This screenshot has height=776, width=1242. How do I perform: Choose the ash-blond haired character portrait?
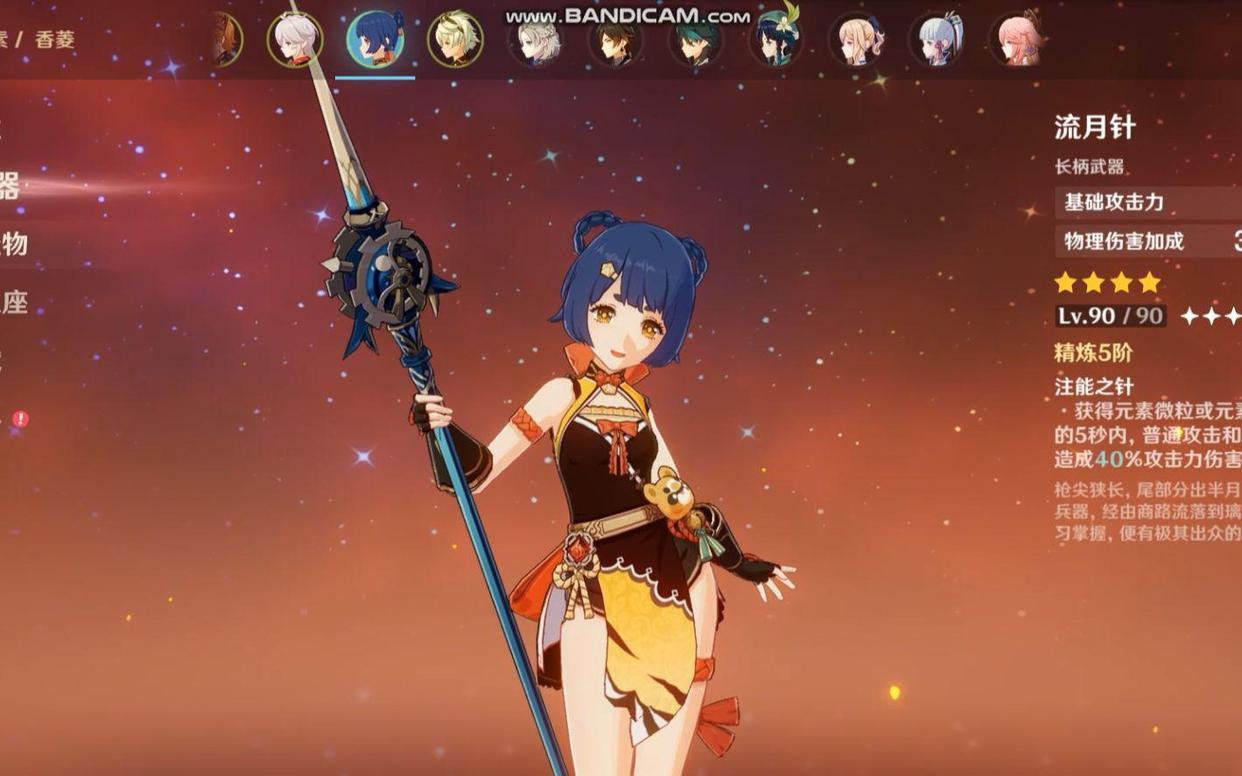point(535,40)
